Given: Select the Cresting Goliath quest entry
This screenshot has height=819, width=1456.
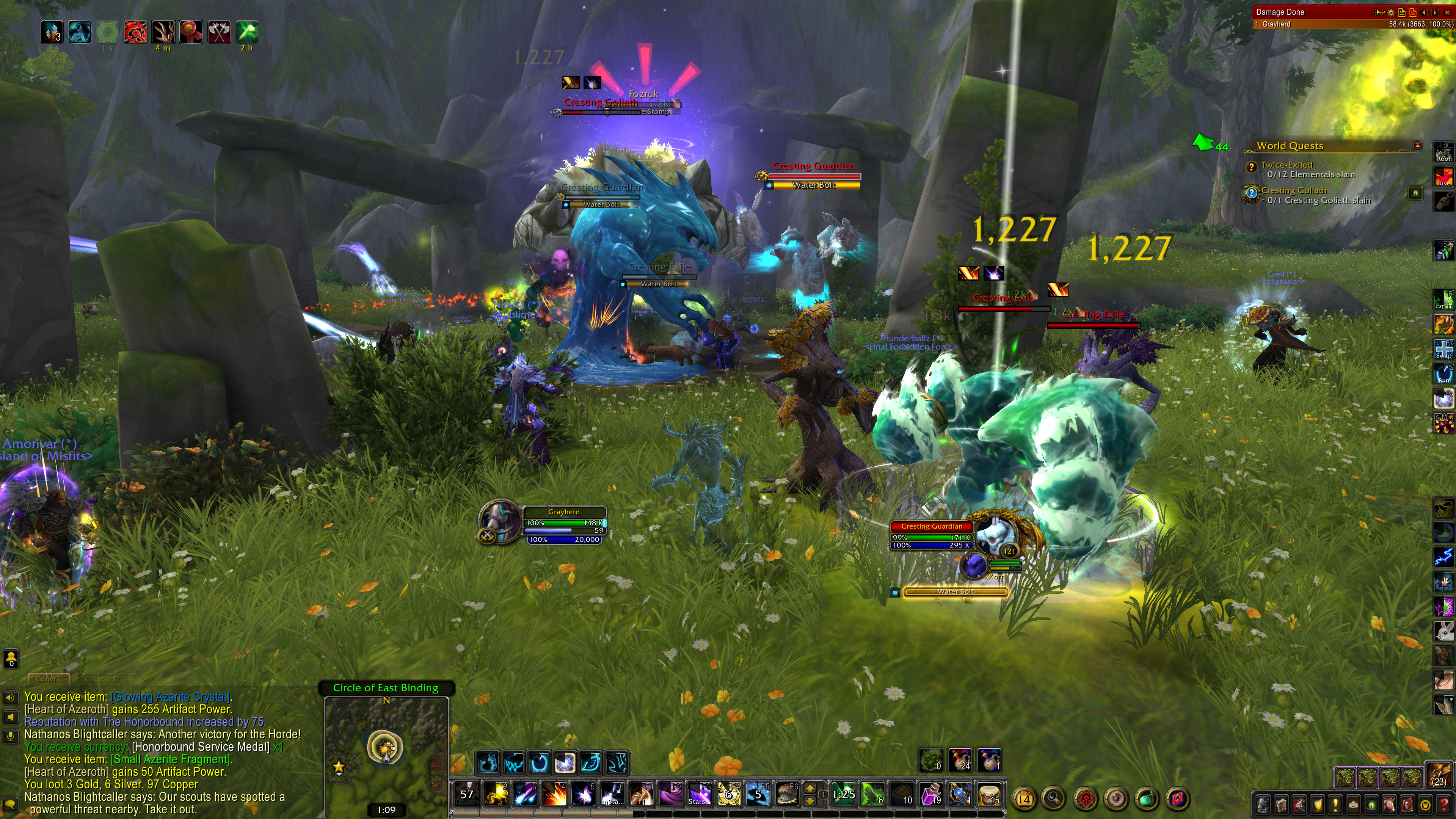Looking at the screenshot, I should click(x=1293, y=190).
